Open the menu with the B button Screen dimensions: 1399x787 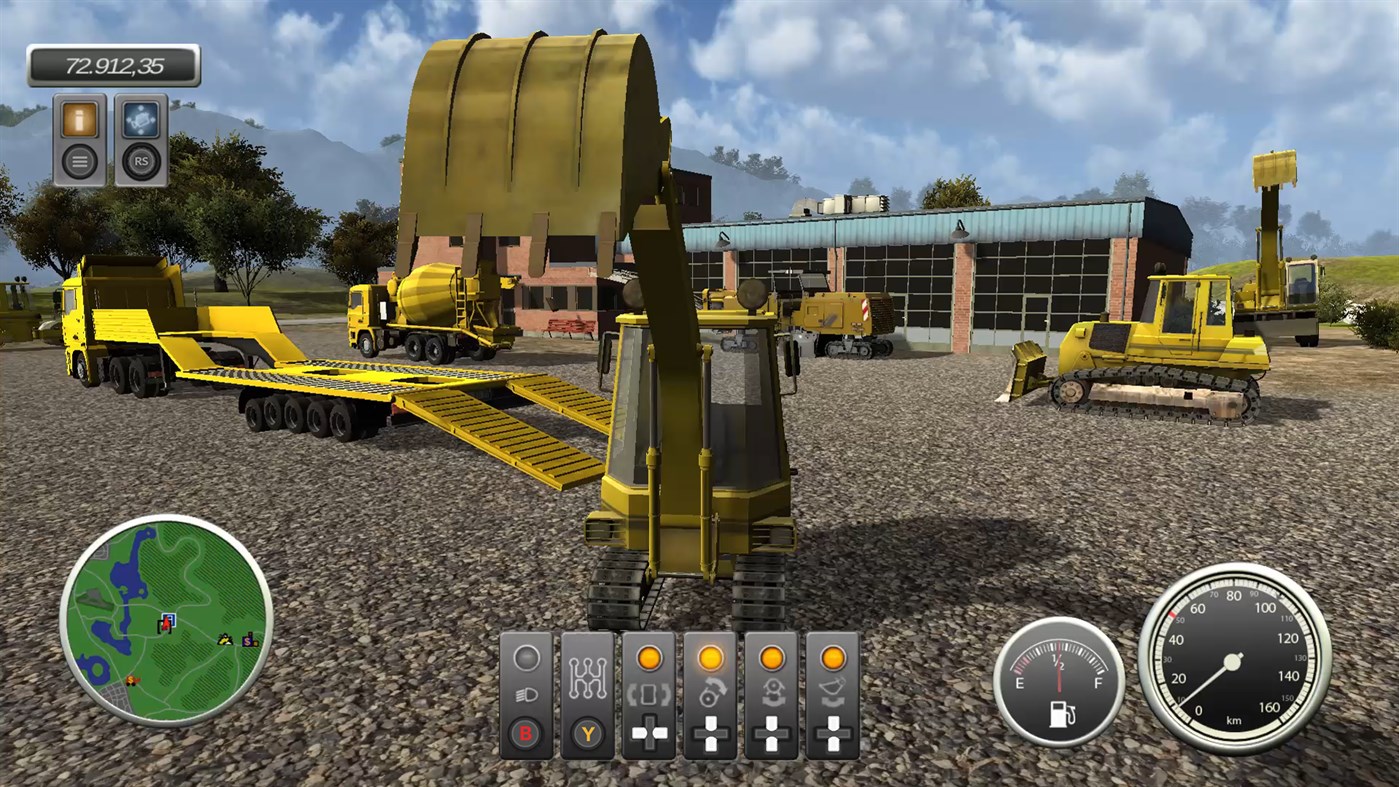tap(526, 733)
